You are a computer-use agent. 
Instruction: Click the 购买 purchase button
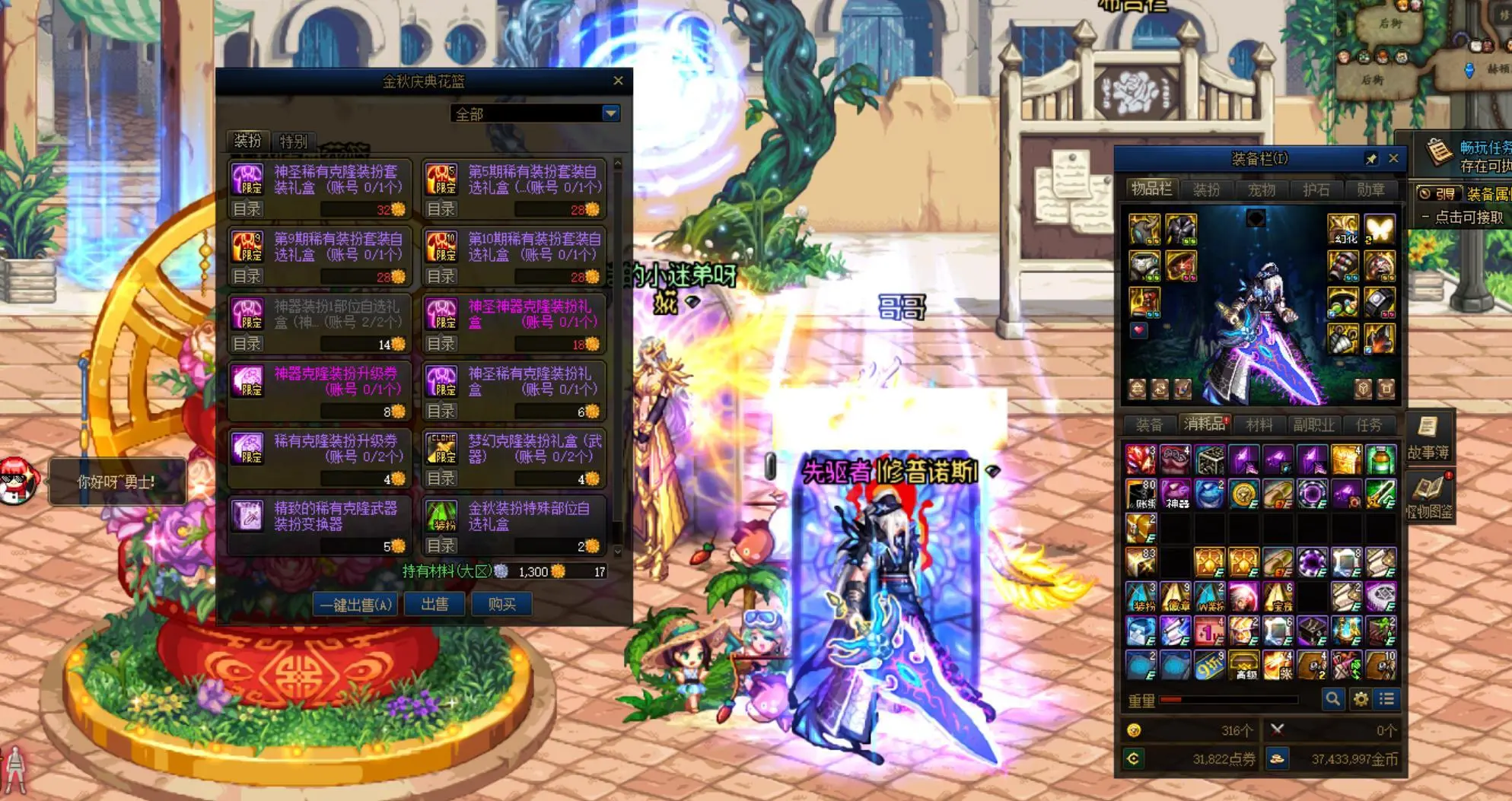501,604
